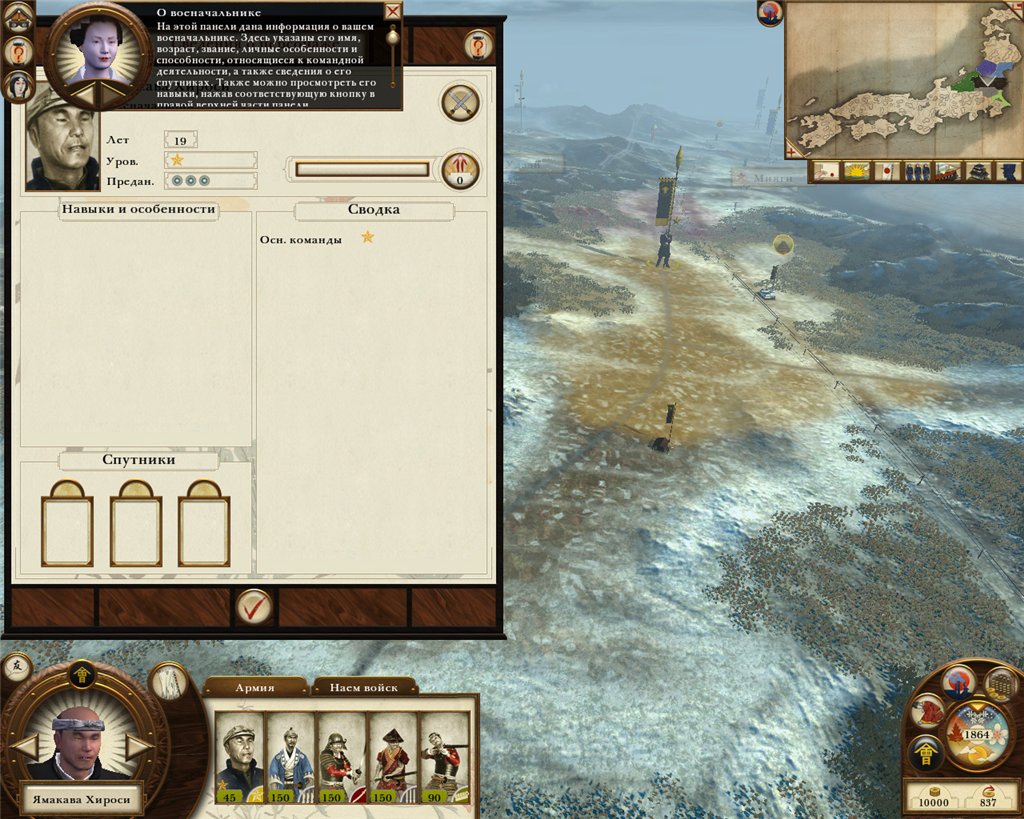Close the advisor tooltip with the X

[393, 12]
